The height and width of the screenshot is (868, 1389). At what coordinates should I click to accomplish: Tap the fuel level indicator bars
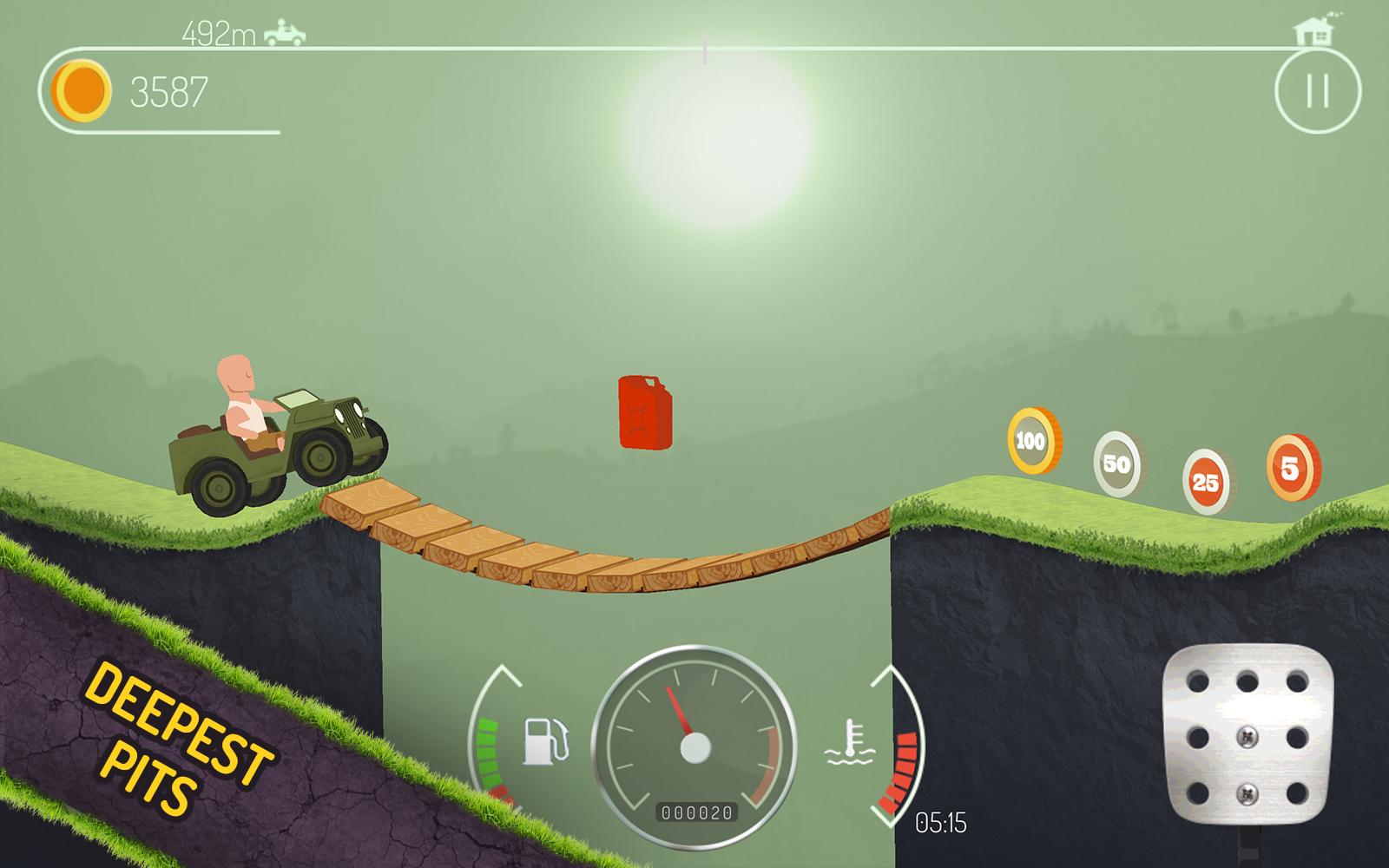point(486,751)
